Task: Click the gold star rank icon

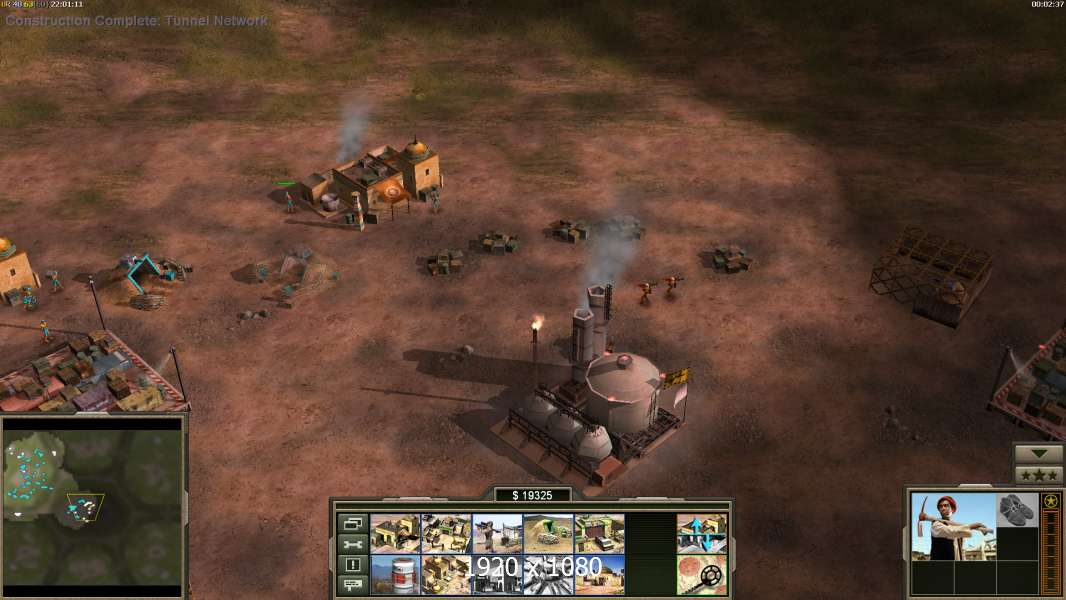Action: (1051, 502)
